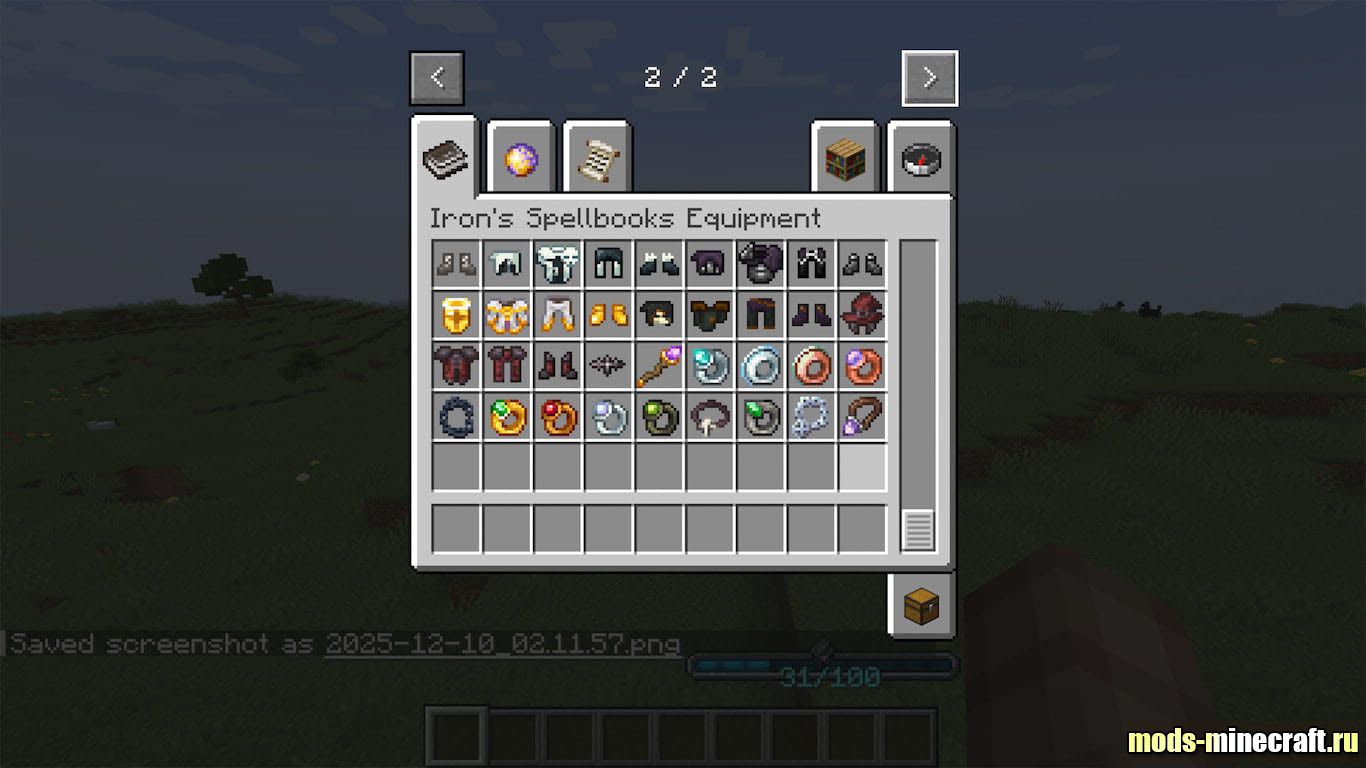Pick the gold ring with red gem
This screenshot has width=1366, height=768.
(x=558, y=417)
